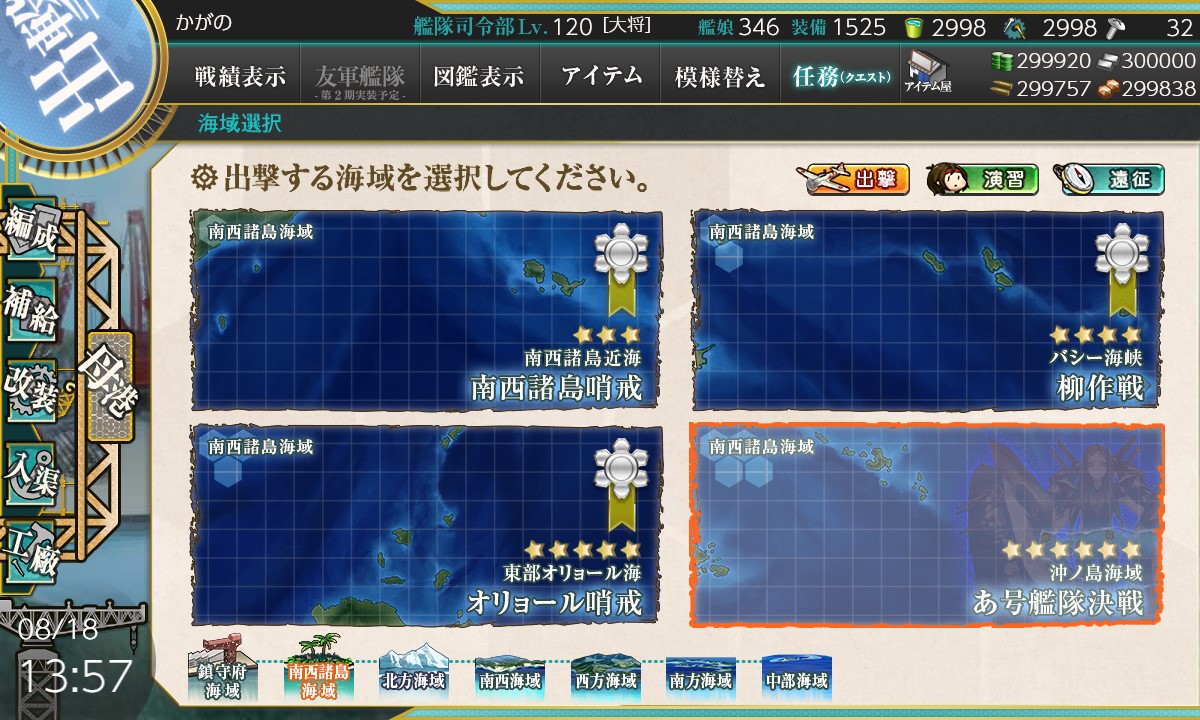Select the 南西諸島哨戒 map

pos(427,308)
